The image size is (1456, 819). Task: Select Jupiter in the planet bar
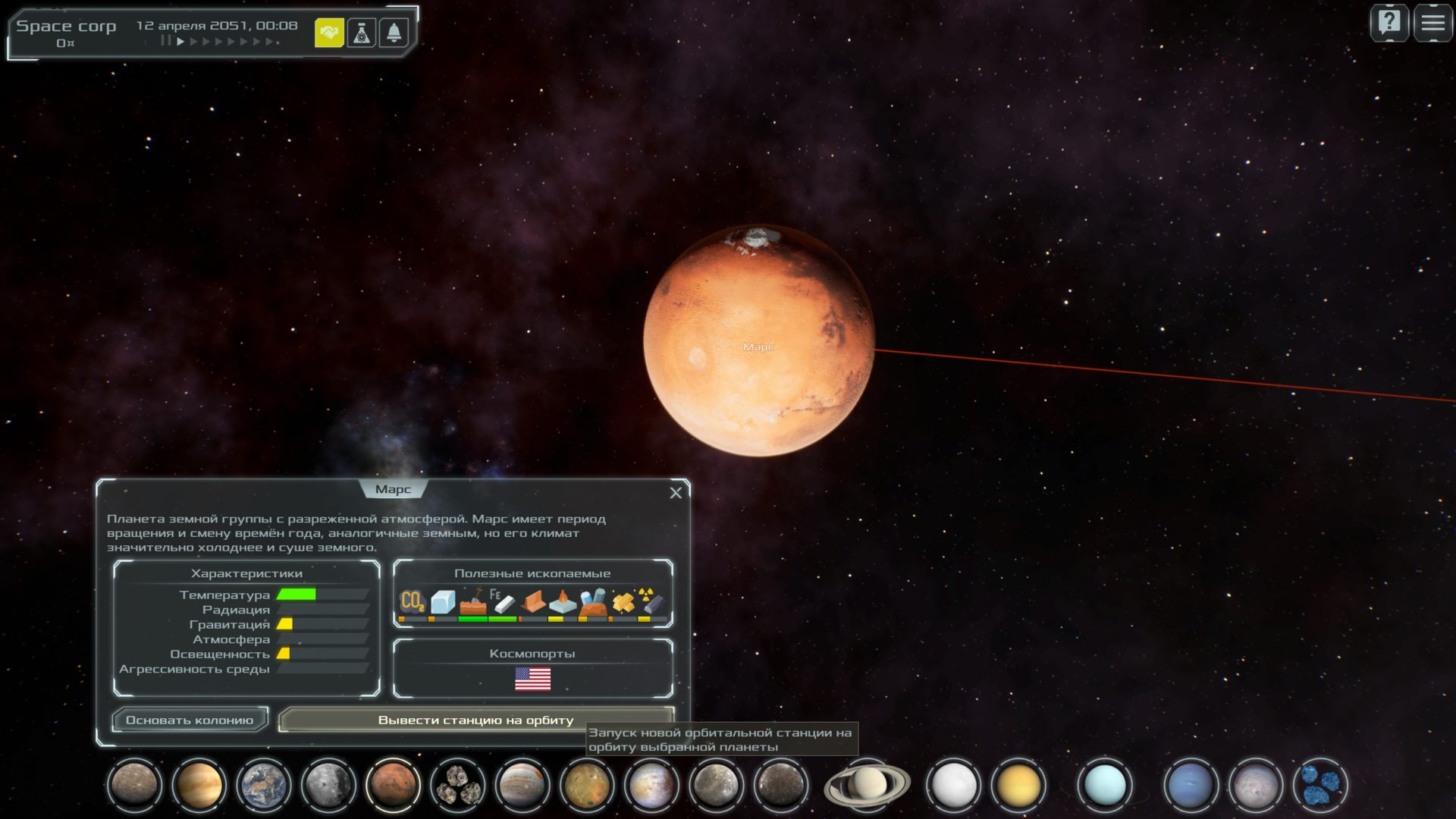[522, 785]
